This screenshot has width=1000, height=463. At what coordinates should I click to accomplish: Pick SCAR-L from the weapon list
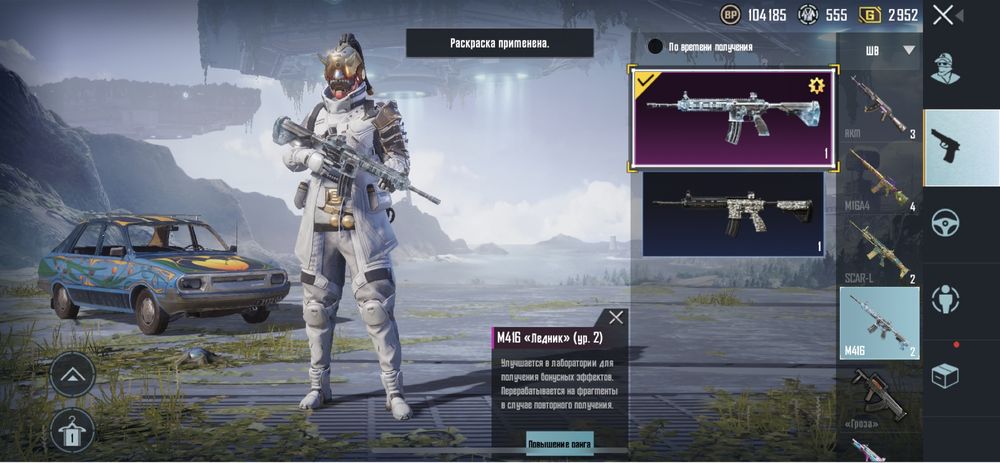coord(878,250)
